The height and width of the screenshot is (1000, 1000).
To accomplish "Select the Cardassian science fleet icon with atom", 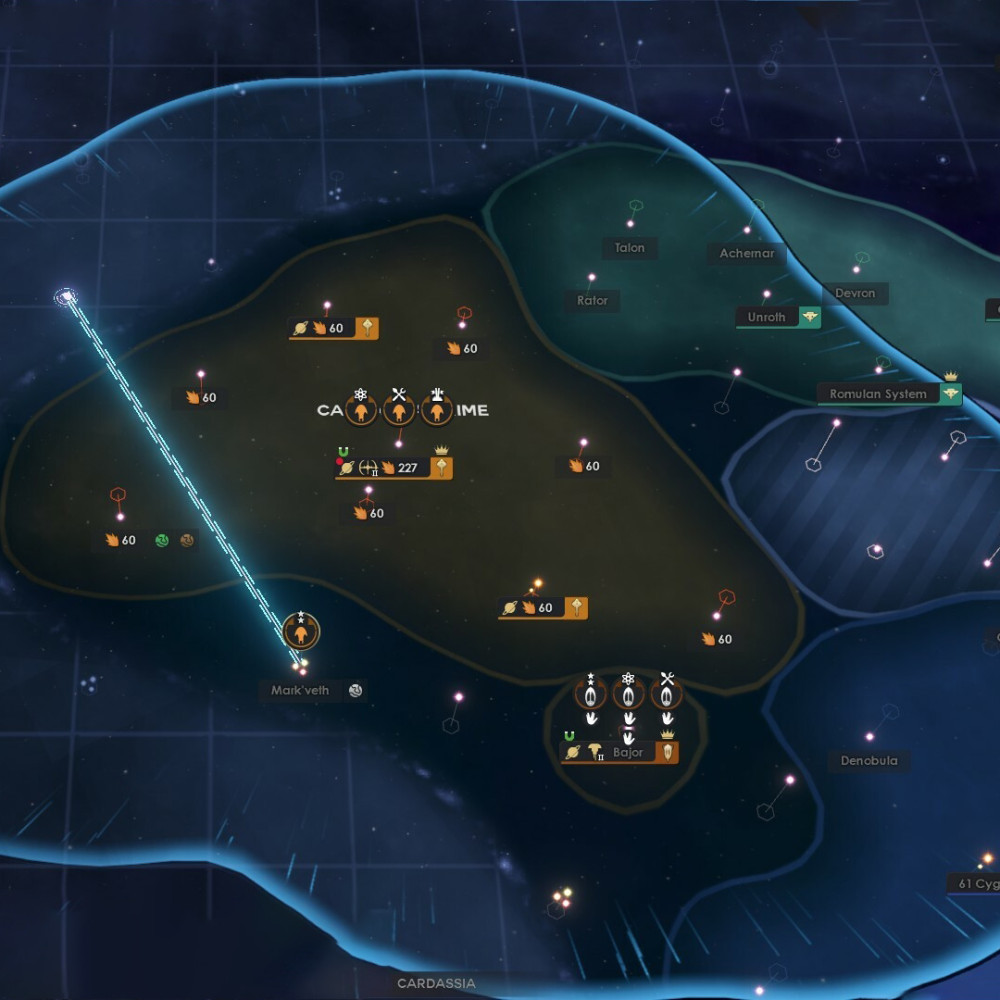I will click(361, 409).
